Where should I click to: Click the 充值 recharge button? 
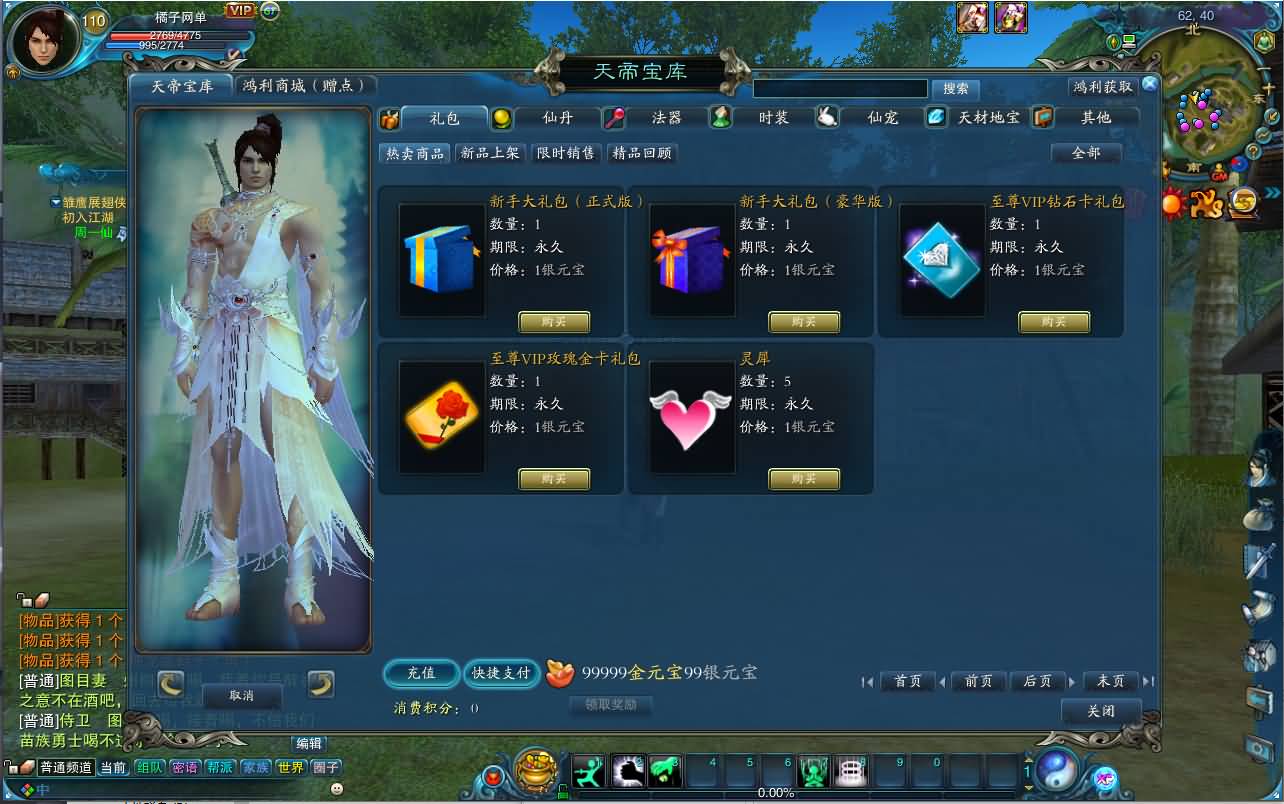(421, 673)
